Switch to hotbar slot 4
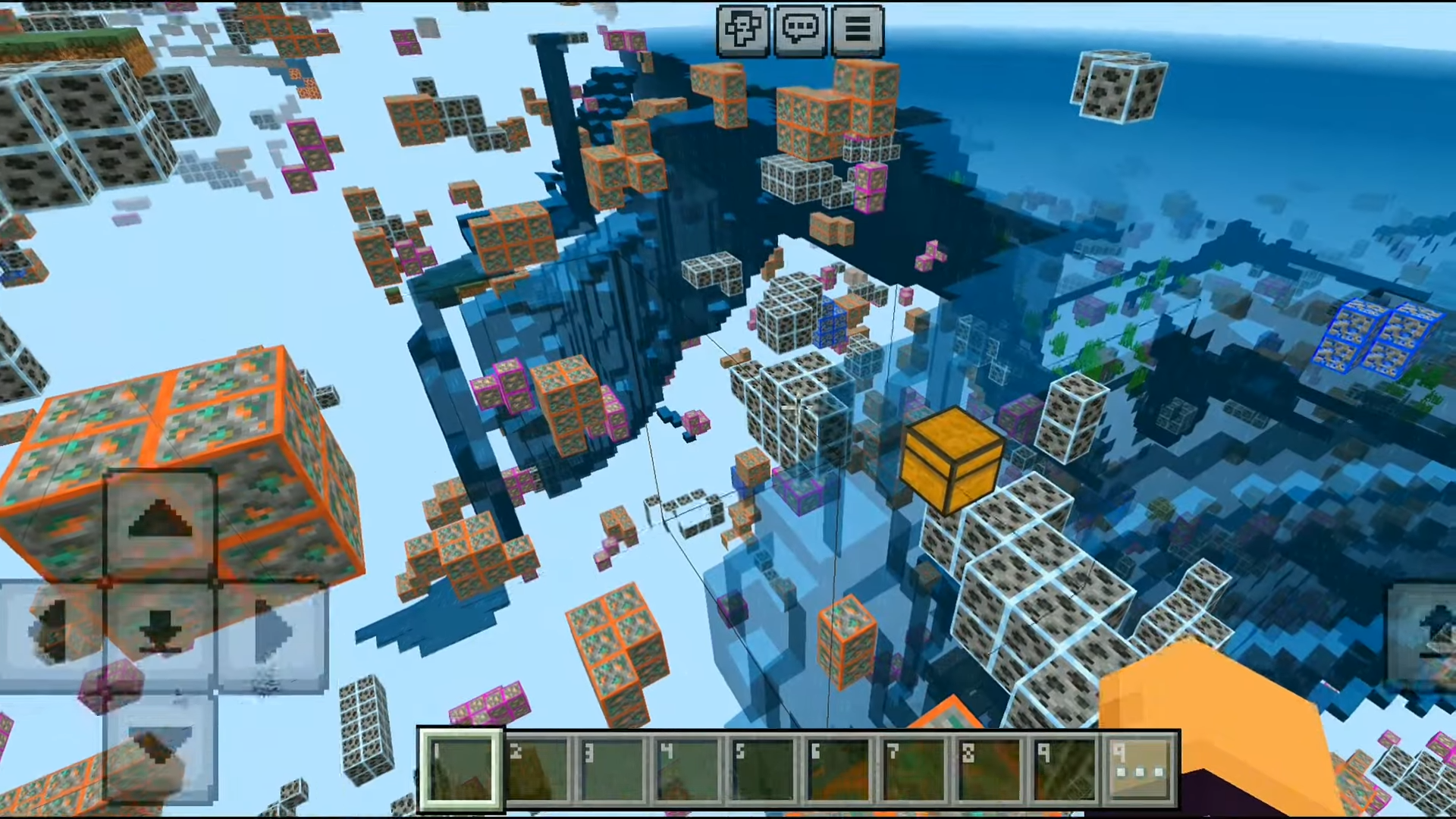The image size is (1456, 819). (688, 770)
